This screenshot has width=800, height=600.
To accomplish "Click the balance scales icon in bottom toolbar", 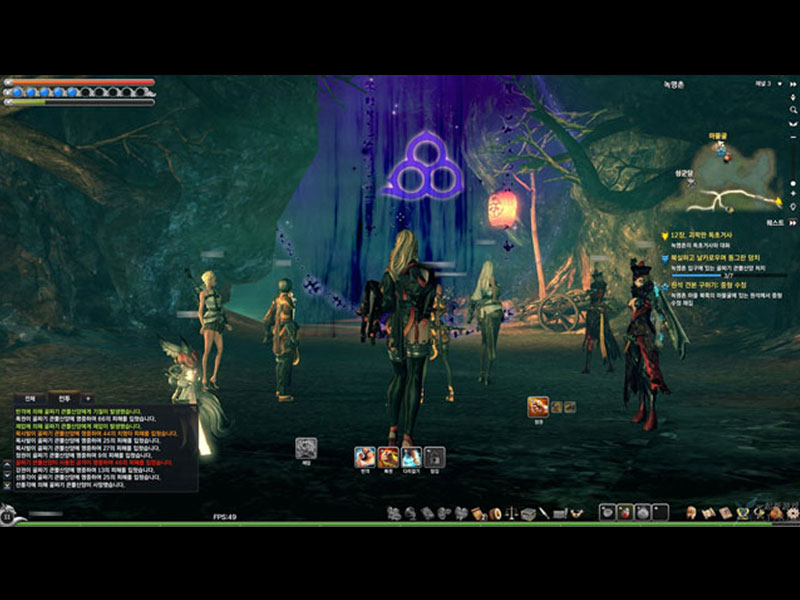I will (510, 513).
